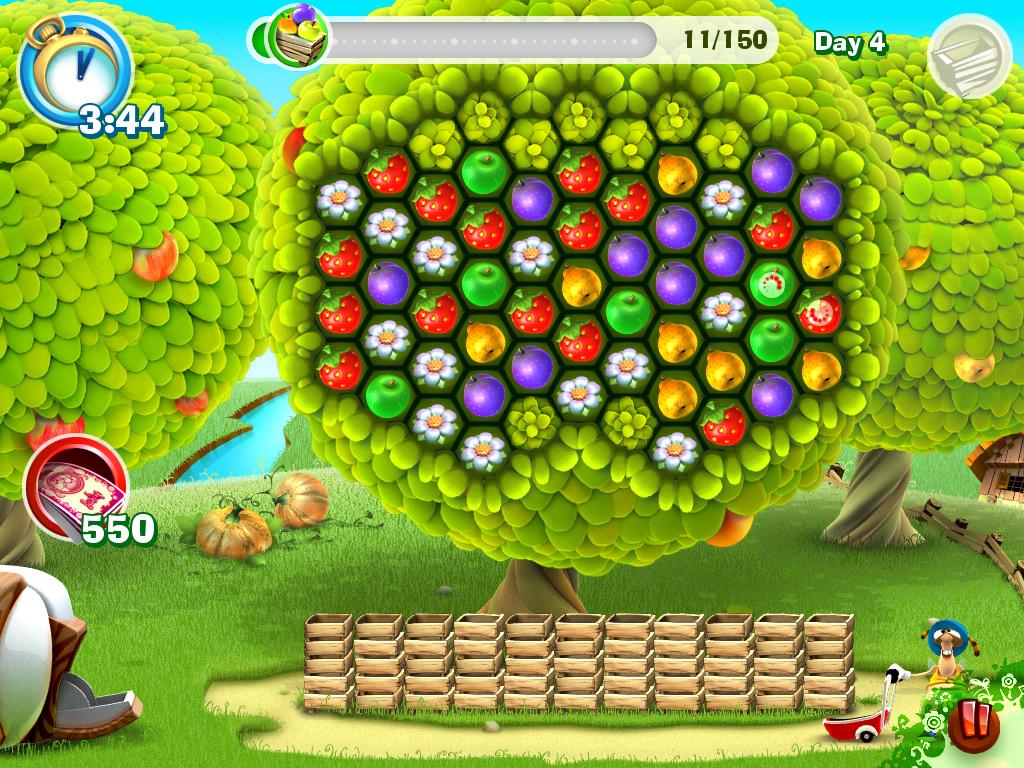Pause the game with the red button

coord(973,726)
